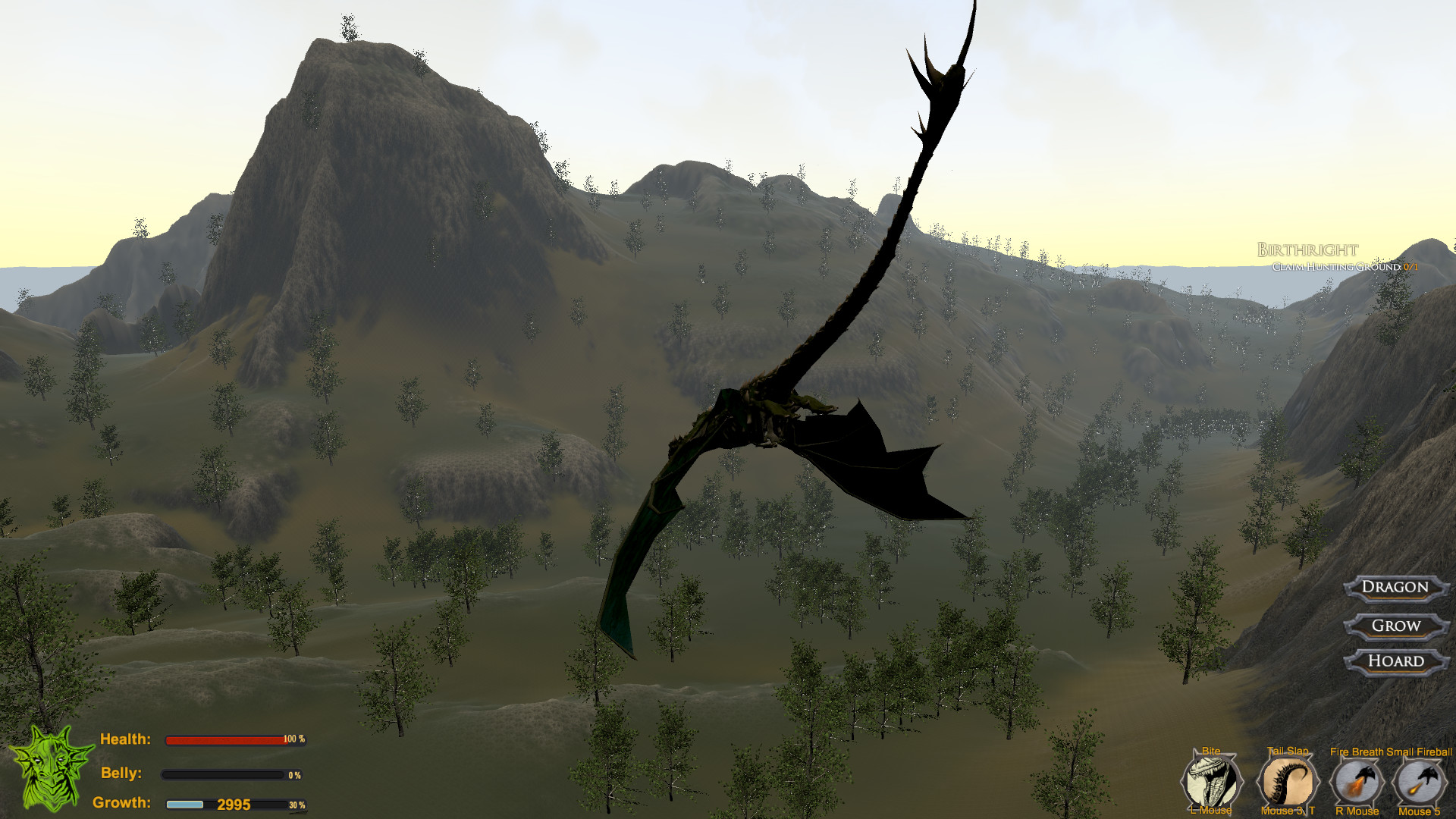Open the Grow panel

pyautogui.click(x=1395, y=626)
